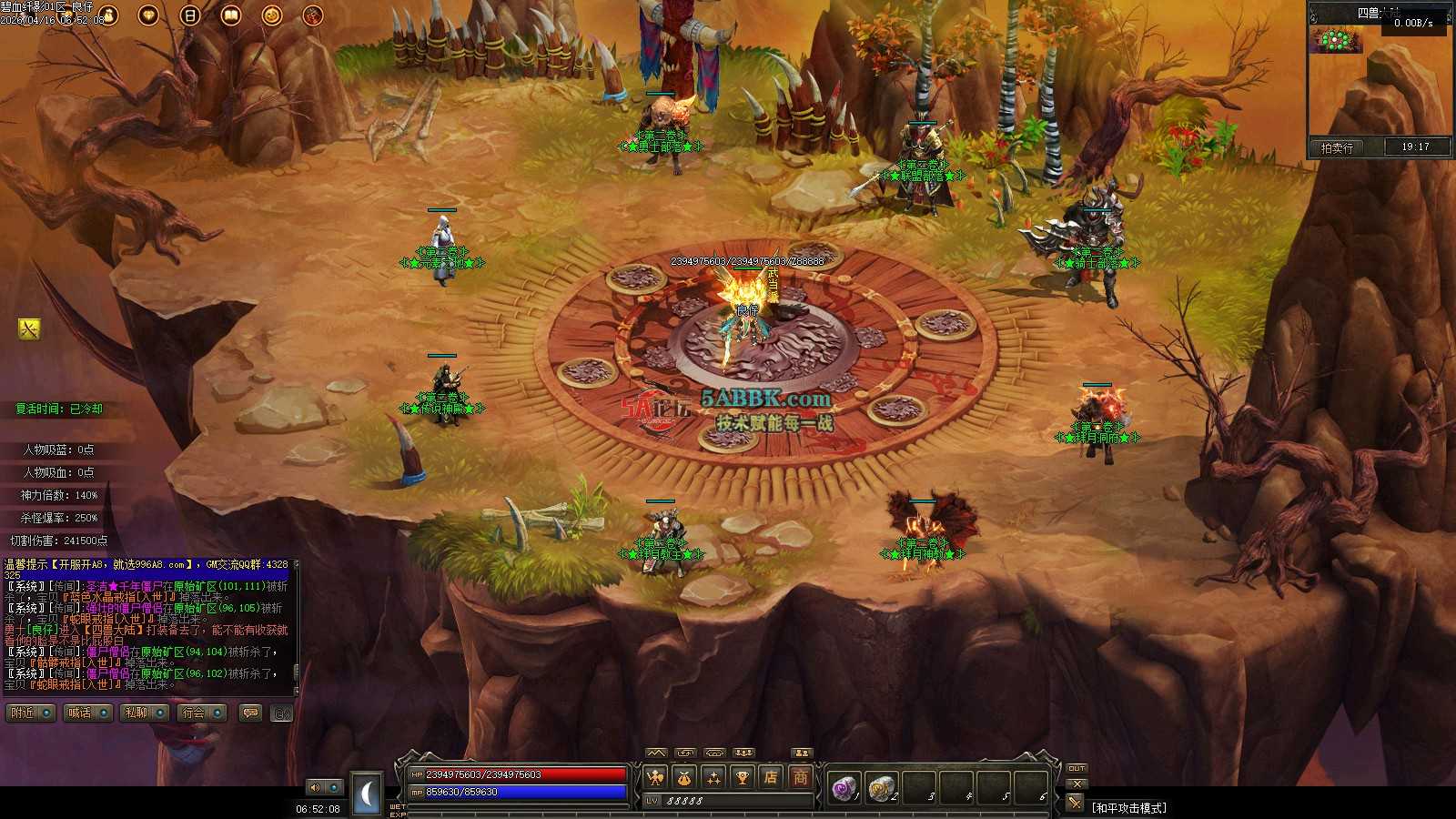Use the purple scroll in hotbar slot 1

click(x=844, y=787)
